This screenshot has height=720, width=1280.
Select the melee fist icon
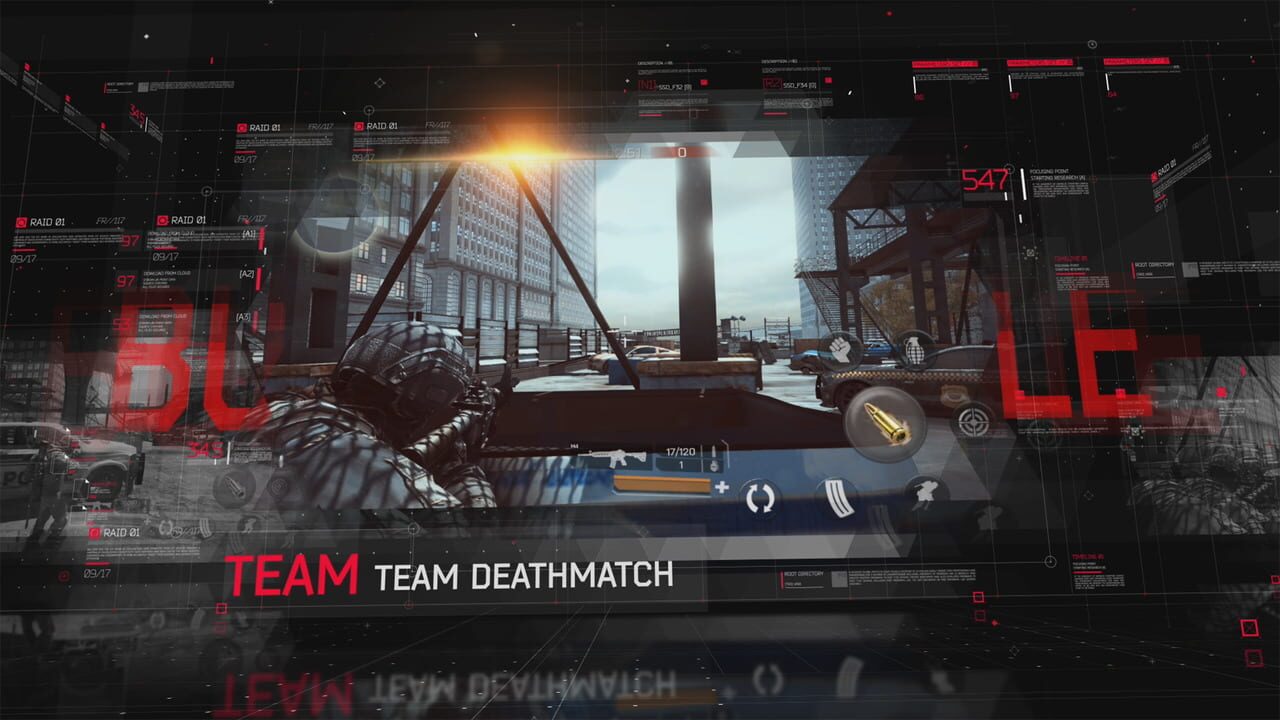pyautogui.click(x=841, y=349)
